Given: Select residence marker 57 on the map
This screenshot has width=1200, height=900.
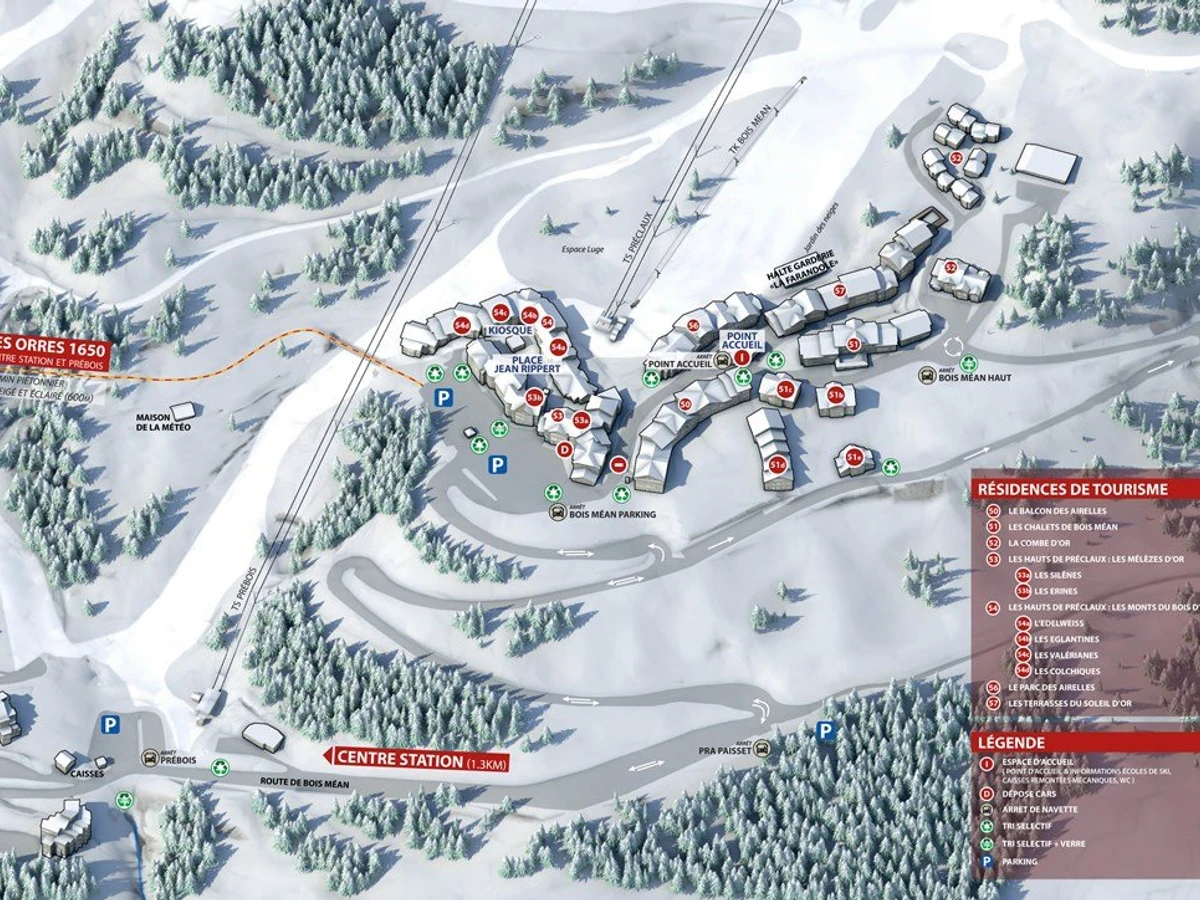Looking at the screenshot, I should pyautogui.click(x=840, y=291).
